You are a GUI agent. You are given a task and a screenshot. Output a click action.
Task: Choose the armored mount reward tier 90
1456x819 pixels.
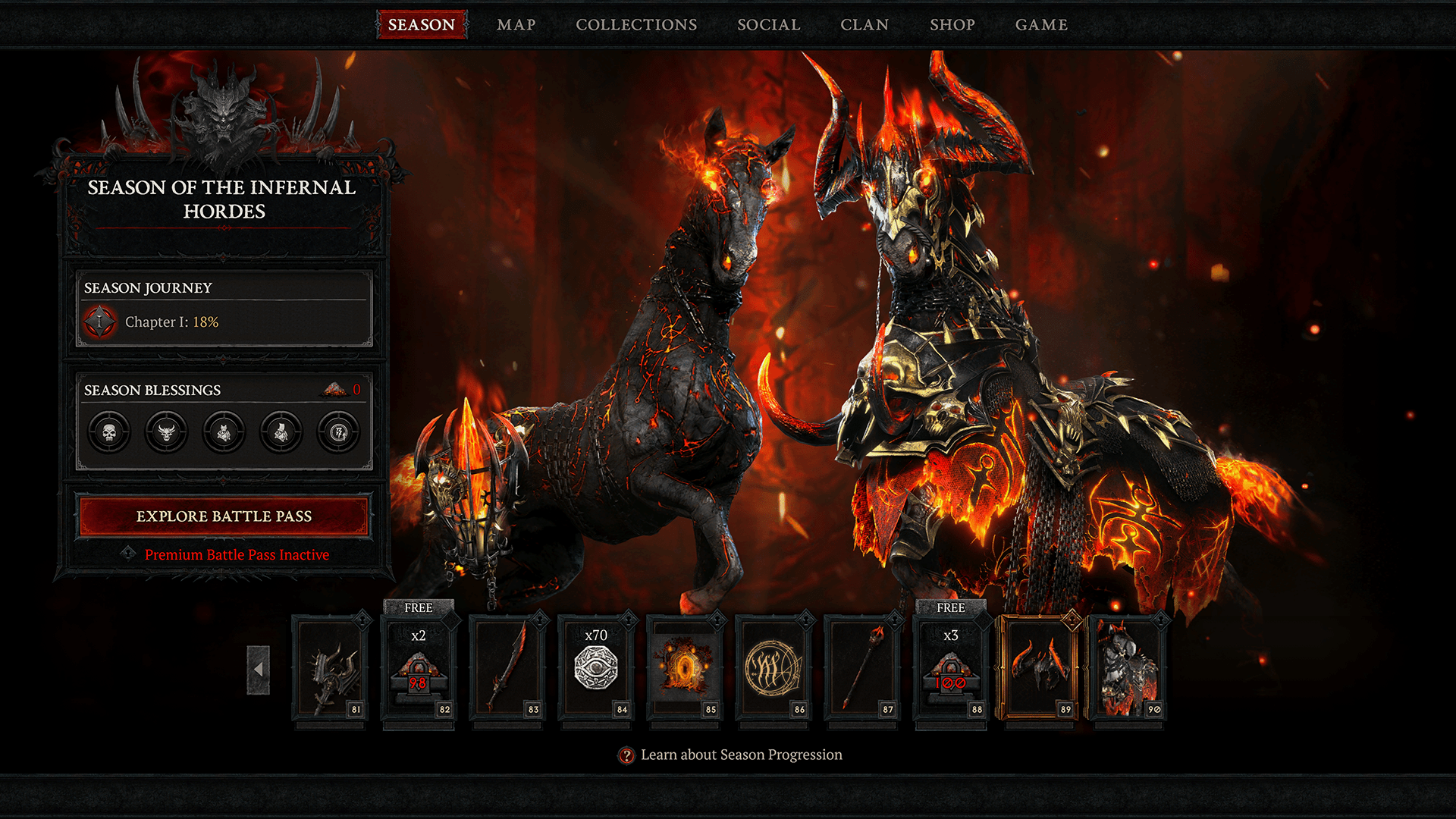pyautogui.click(x=1128, y=669)
